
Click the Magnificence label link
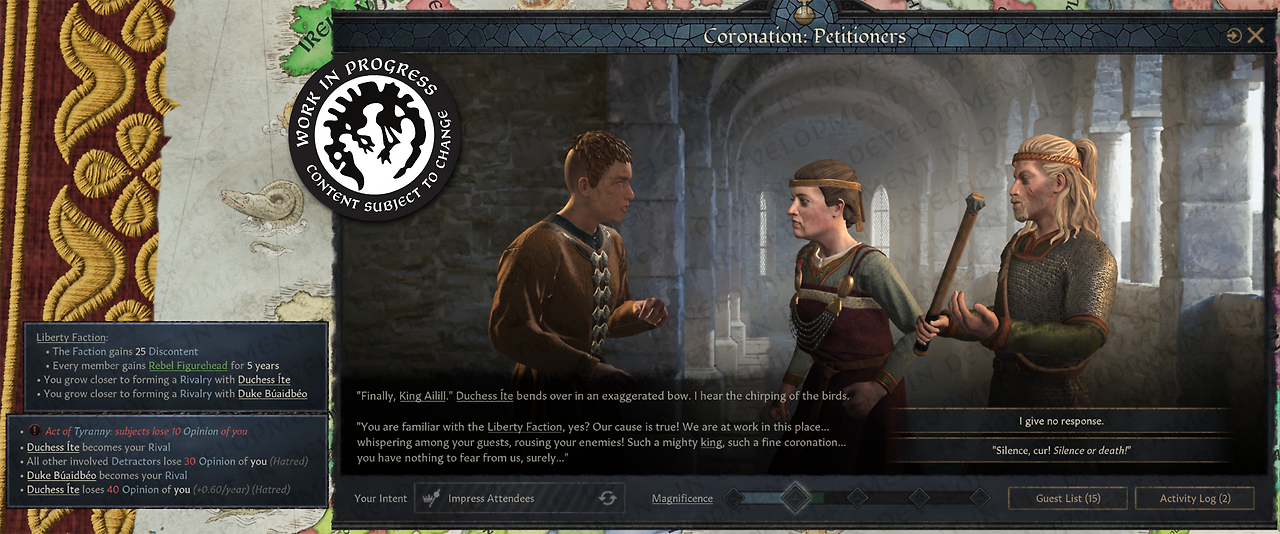682,498
